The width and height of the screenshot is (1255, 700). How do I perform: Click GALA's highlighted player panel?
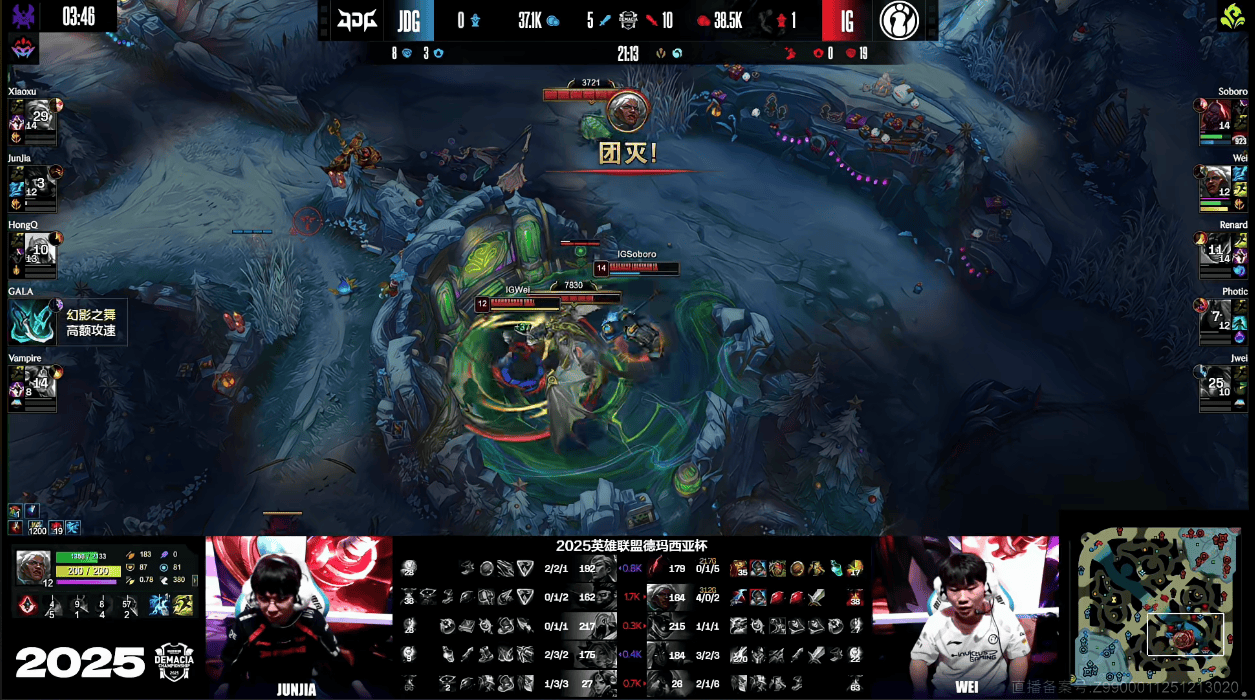pos(67,321)
